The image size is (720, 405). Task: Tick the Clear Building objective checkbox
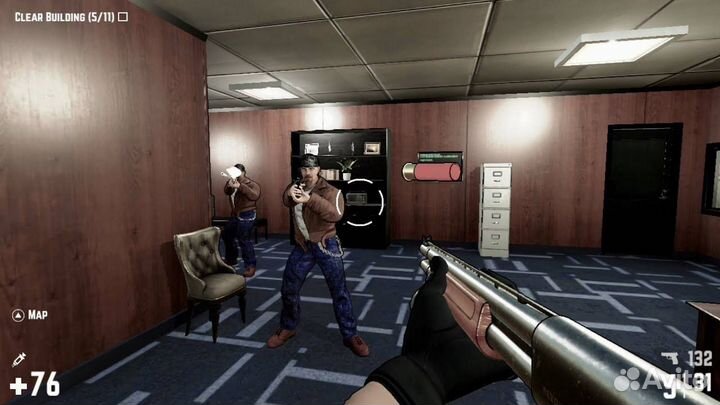tap(123, 17)
